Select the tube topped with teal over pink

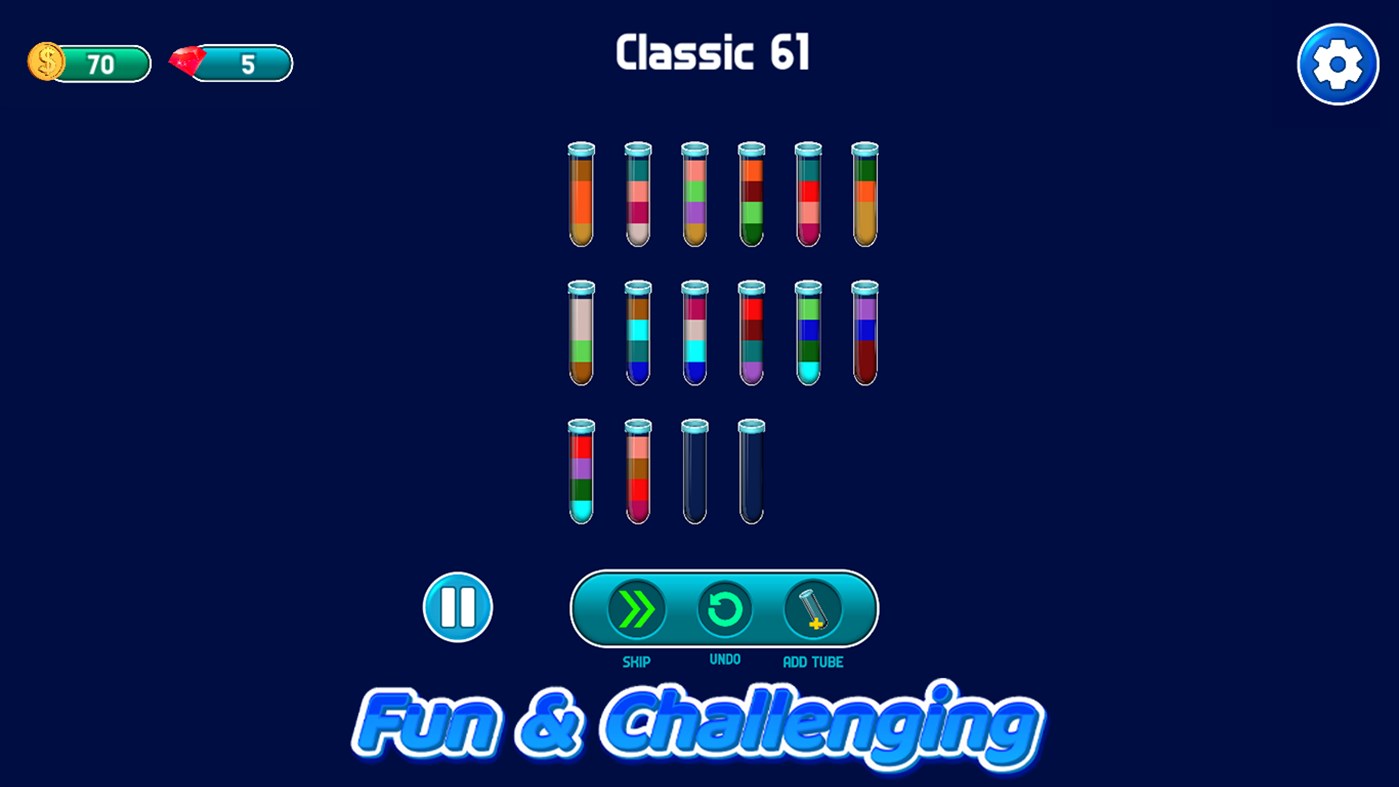pyautogui.click(x=638, y=195)
